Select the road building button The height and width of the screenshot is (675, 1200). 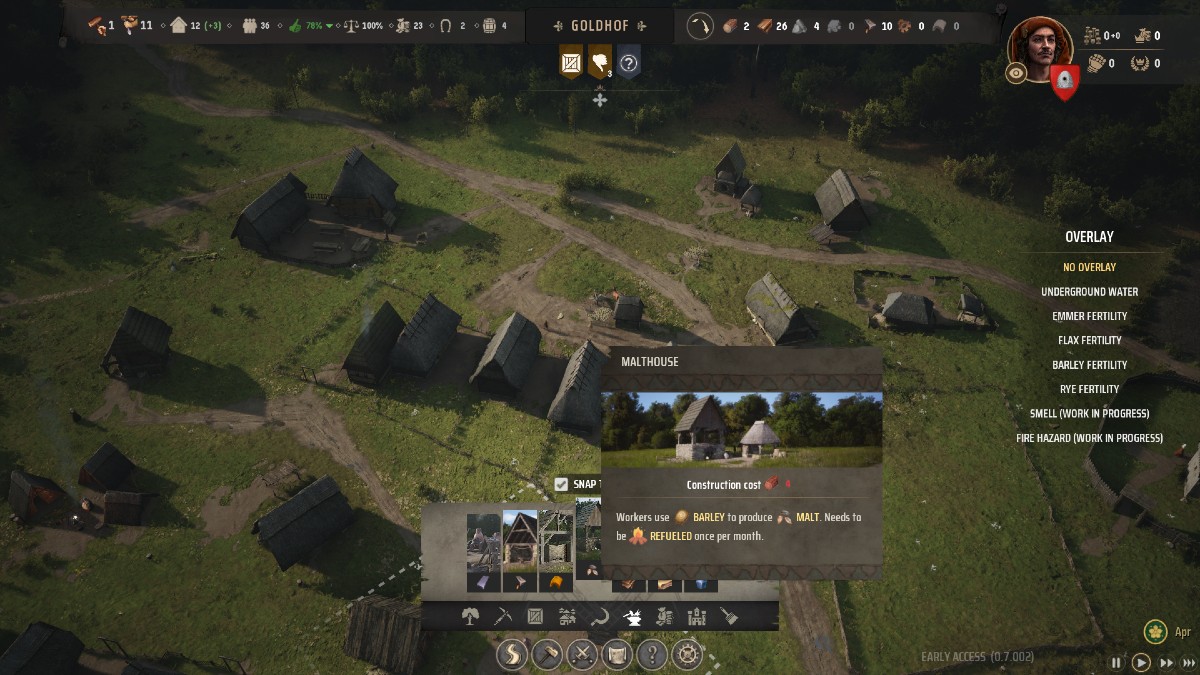tap(512, 656)
